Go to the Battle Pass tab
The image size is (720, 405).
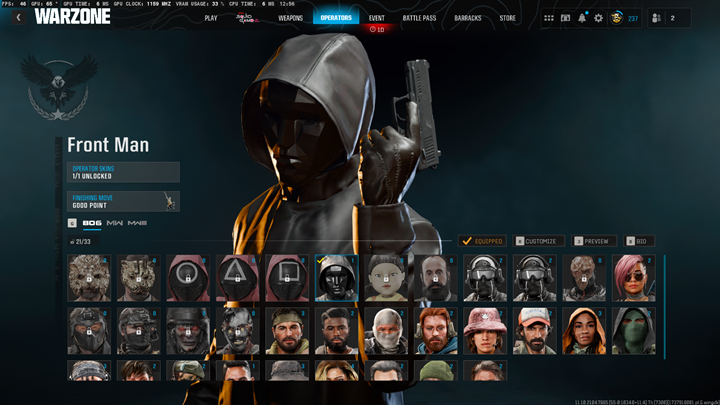(x=419, y=18)
